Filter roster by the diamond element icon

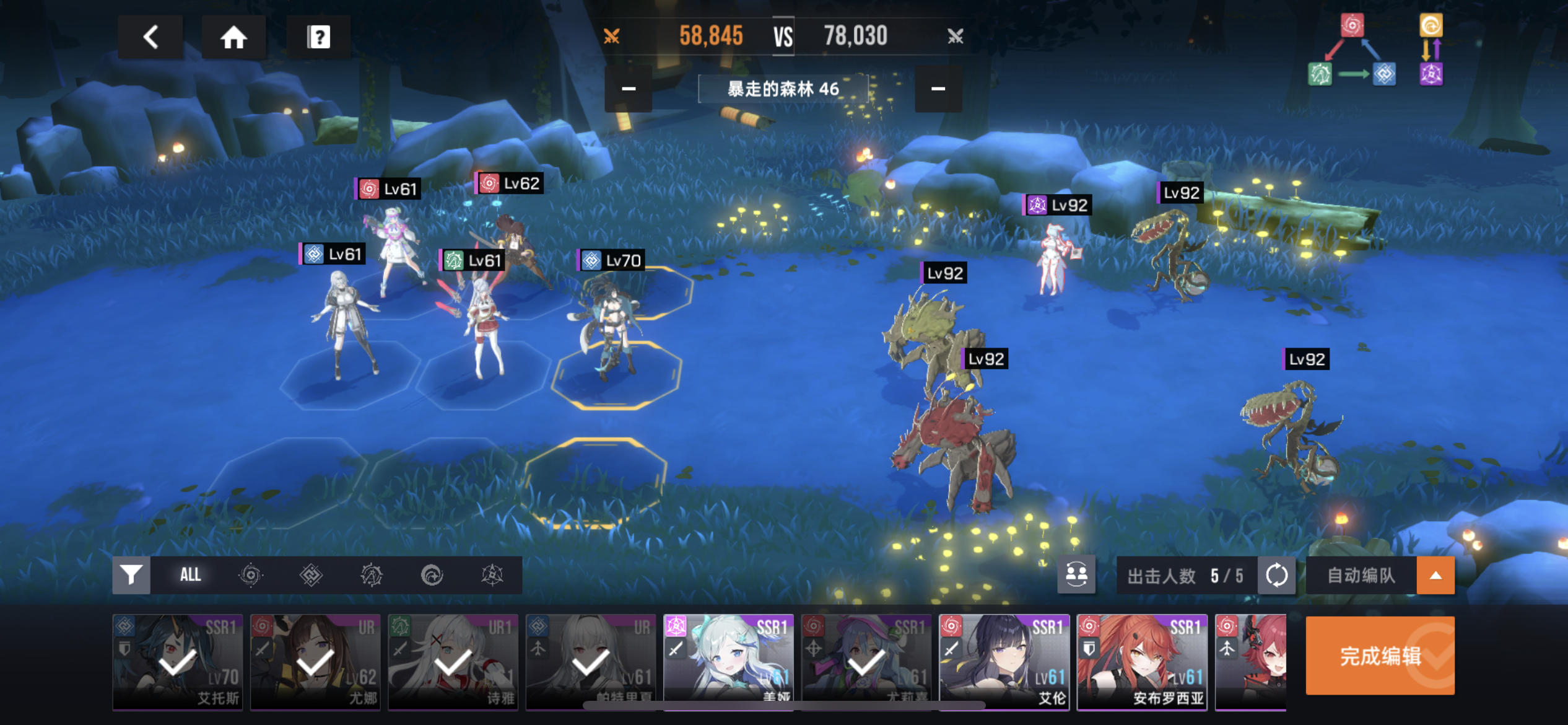click(311, 575)
